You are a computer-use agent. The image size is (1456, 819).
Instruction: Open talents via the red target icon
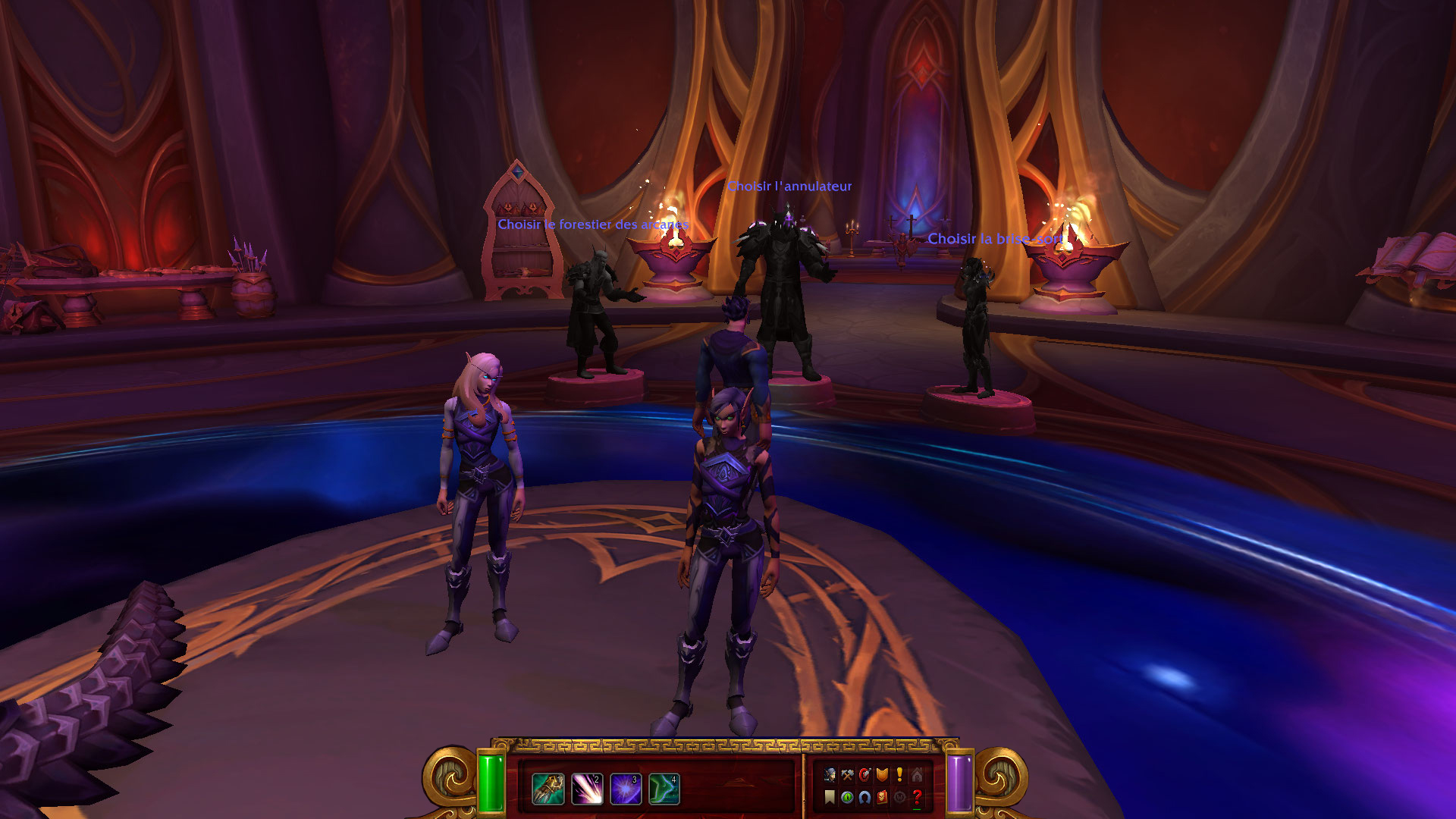coord(864,774)
